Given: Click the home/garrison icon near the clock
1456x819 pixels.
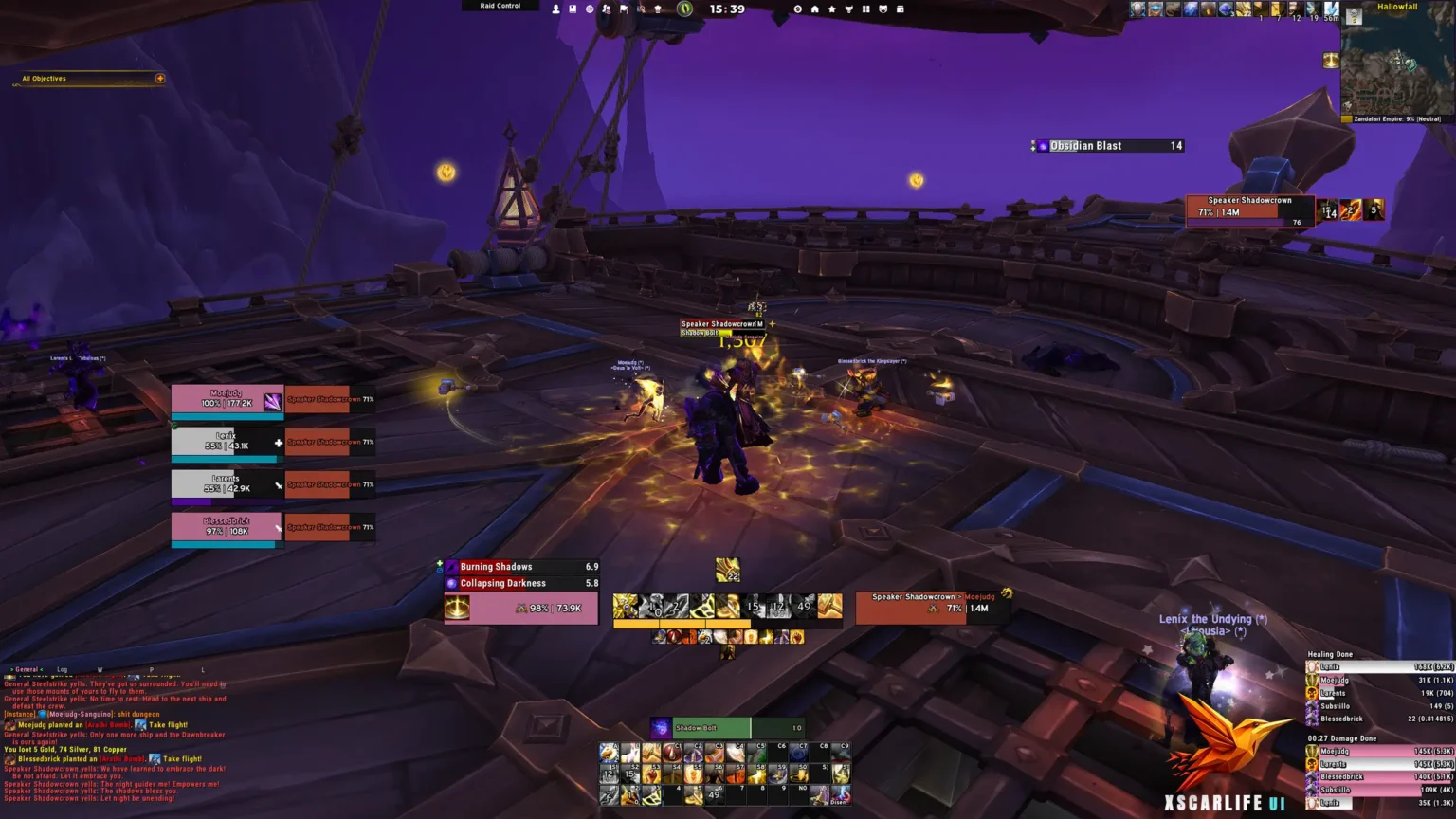Looking at the screenshot, I should (x=814, y=9).
